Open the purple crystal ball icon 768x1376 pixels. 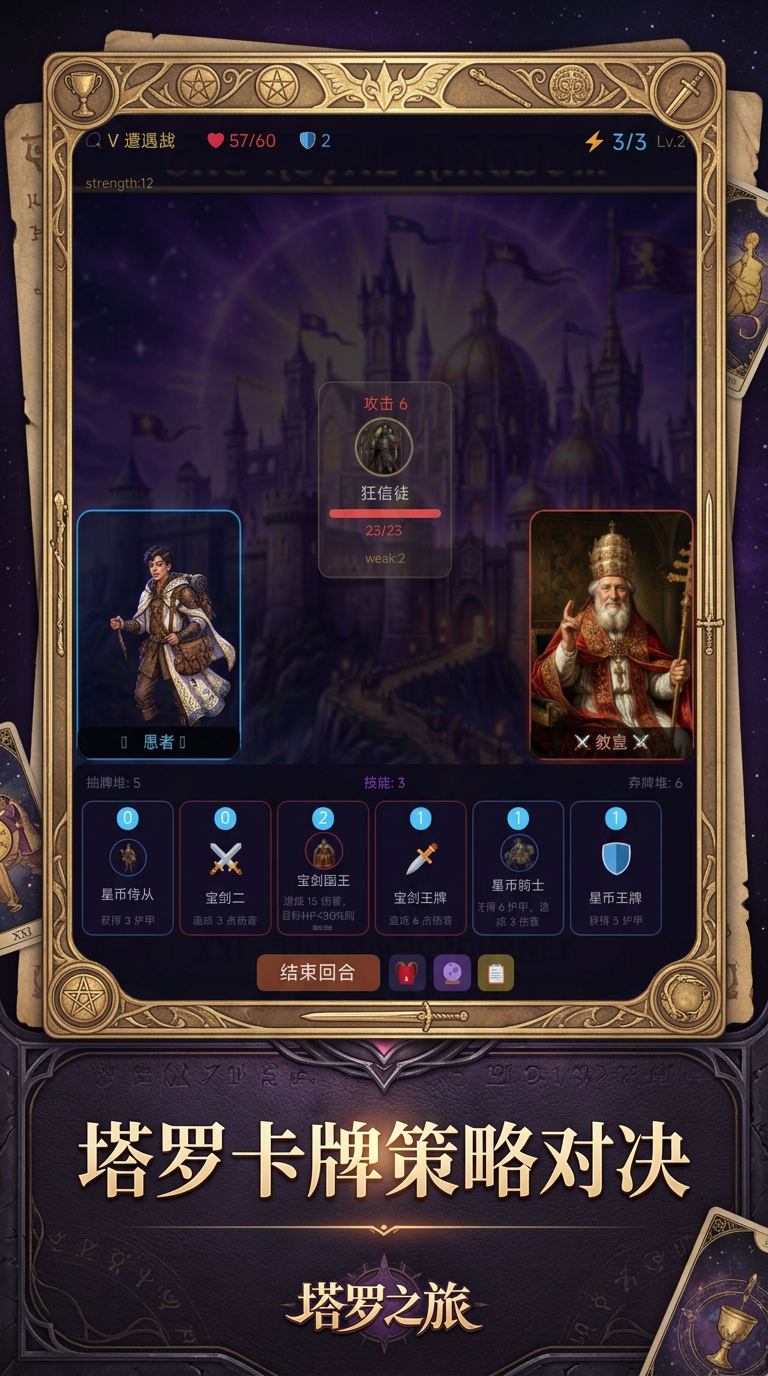pyautogui.click(x=452, y=973)
